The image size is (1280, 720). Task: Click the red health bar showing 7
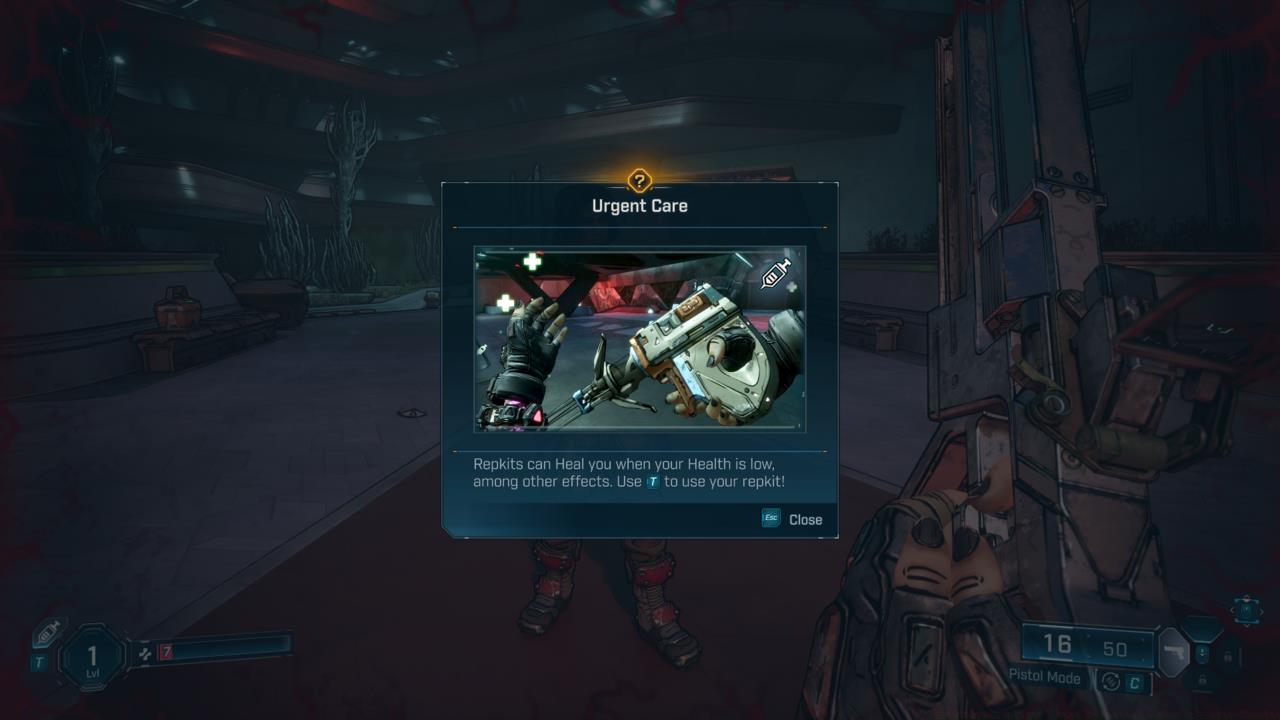click(165, 652)
